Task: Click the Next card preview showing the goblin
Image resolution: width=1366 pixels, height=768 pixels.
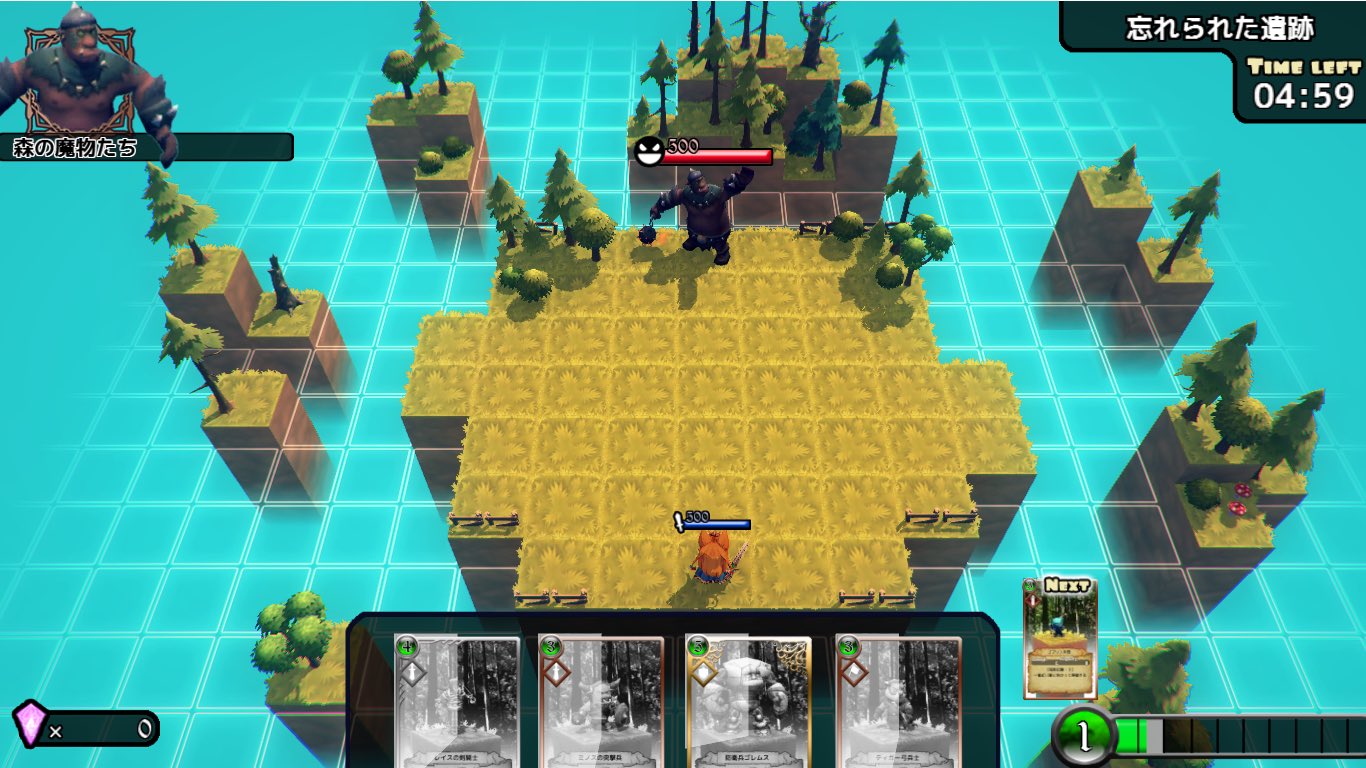Action: tap(1058, 640)
